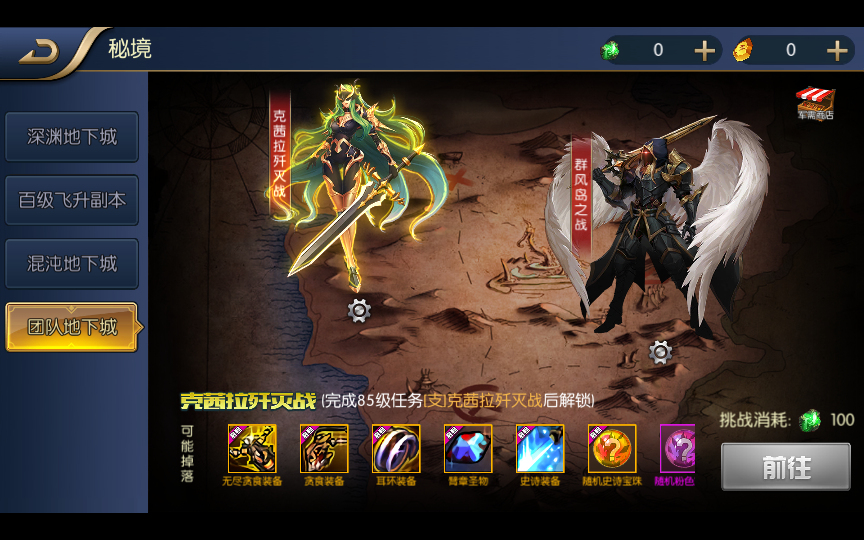Image resolution: width=864 pixels, height=540 pixels.
Task: Inspect the 随机史诗宝珠 orb icon
Action: click(612, 449)
